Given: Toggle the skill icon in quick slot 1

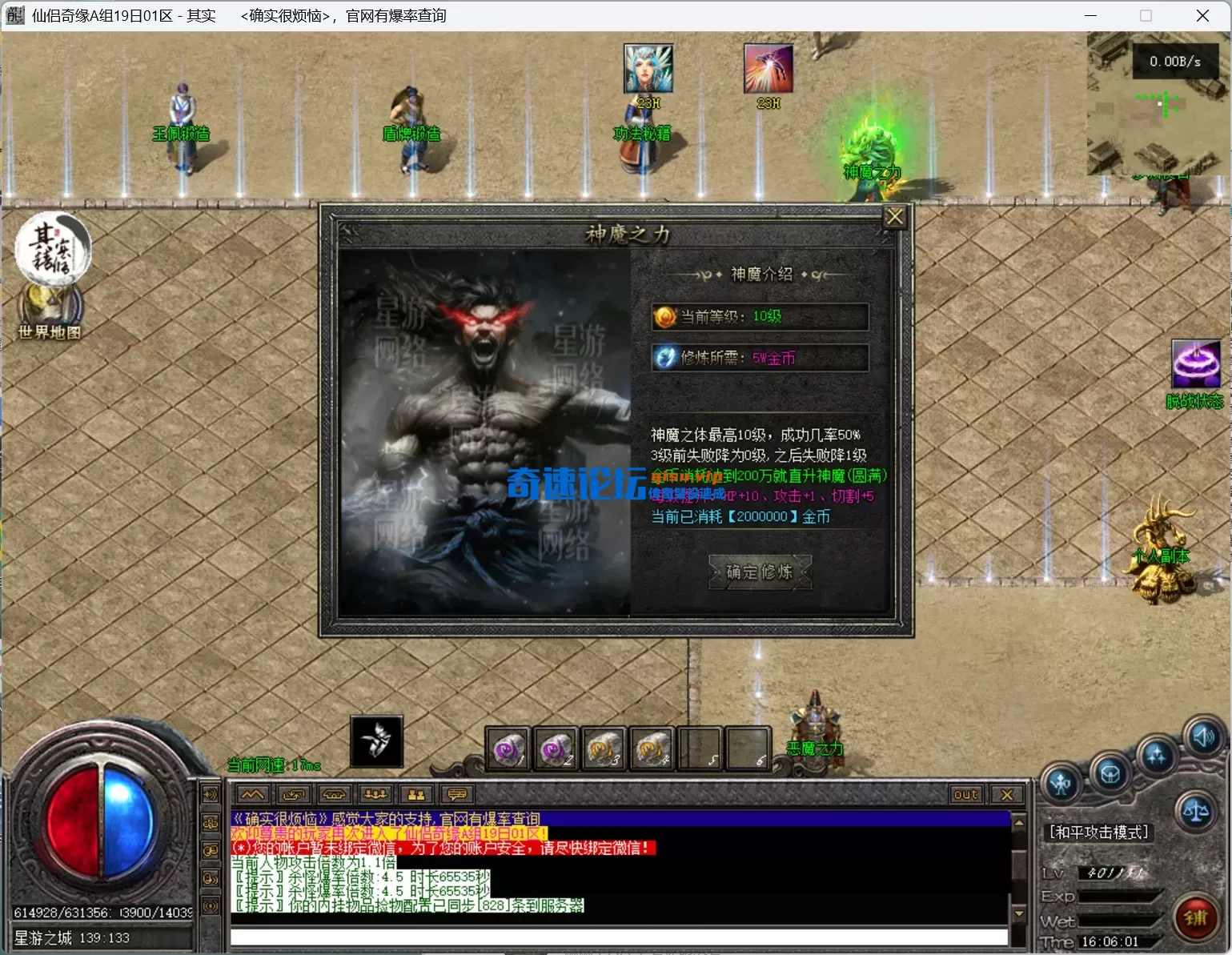Looking at the screenshot, I should (x=507, y=748).
